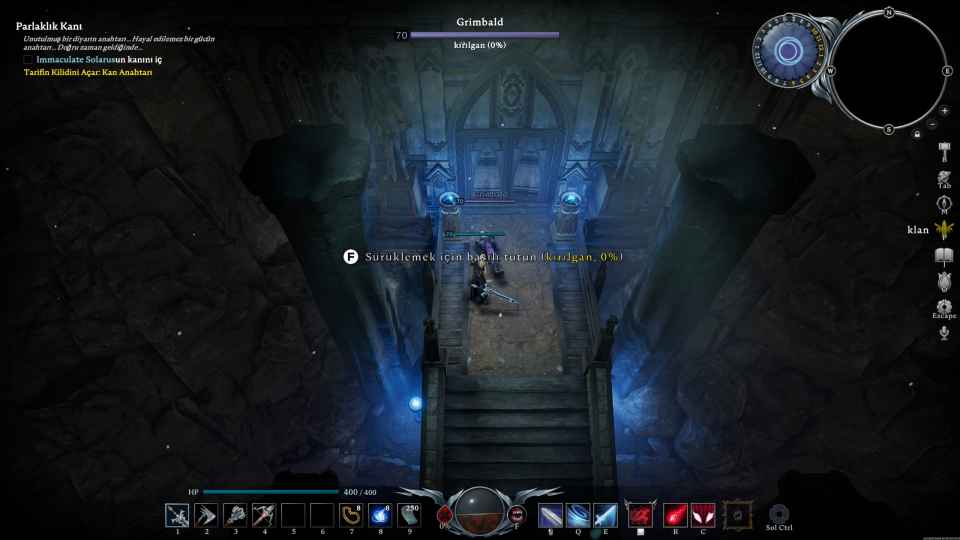This screenshot has width=960, height=540.
Task: Toggle the microphone voice chat icon
Action: point(944,332)
